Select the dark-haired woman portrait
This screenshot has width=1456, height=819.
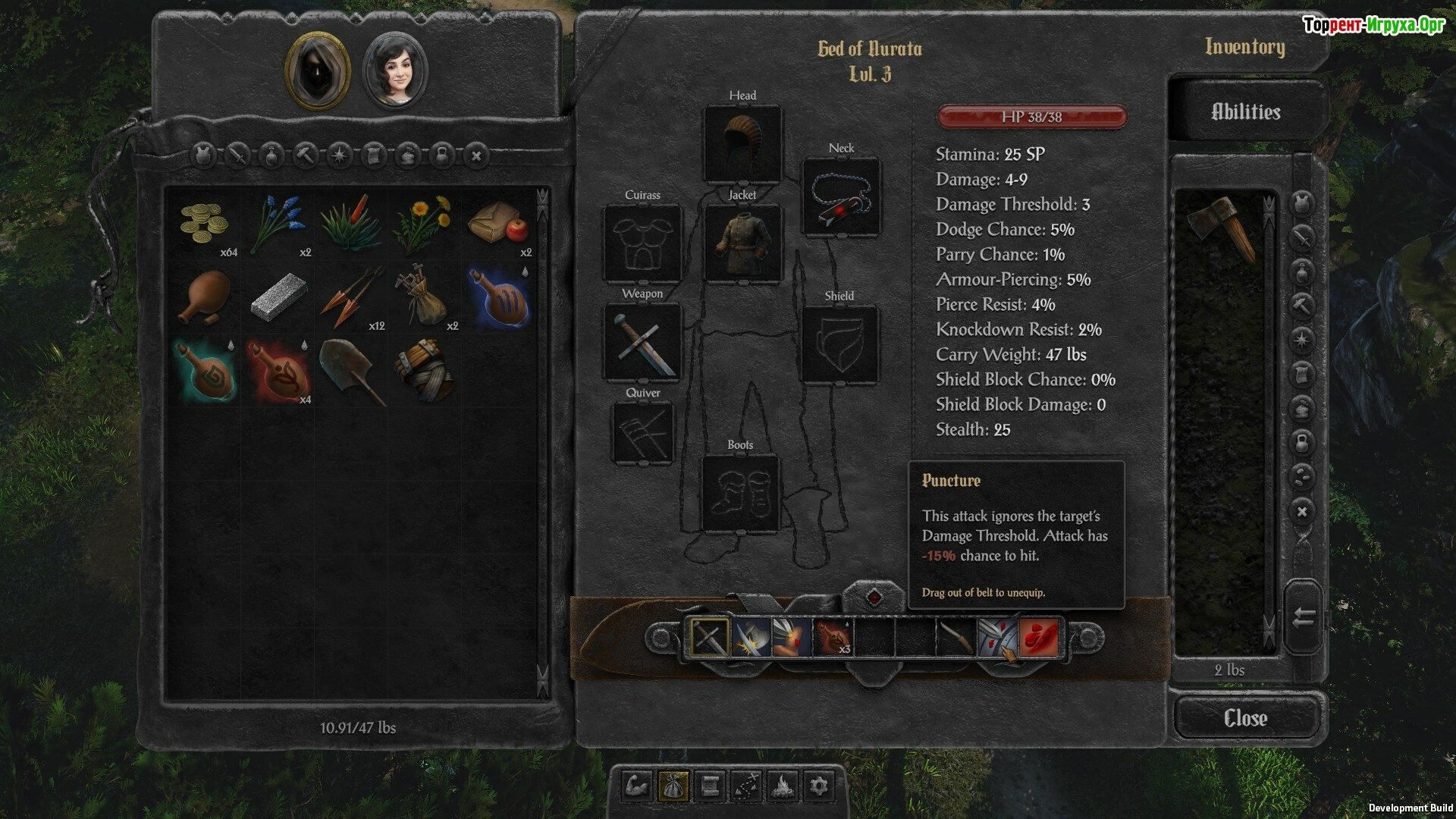[x=395, y=72]
